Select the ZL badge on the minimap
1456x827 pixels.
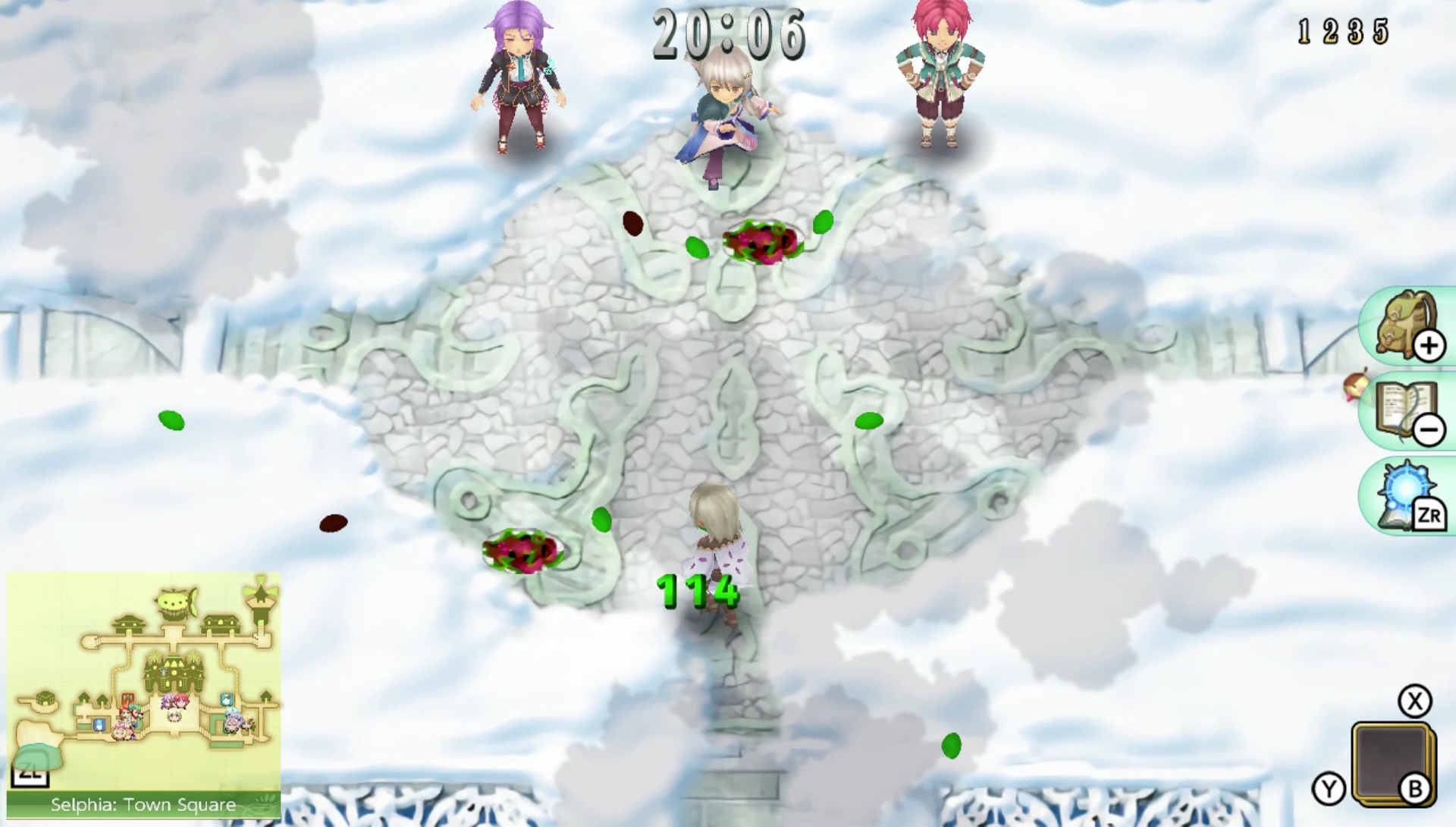pos(30,775)
